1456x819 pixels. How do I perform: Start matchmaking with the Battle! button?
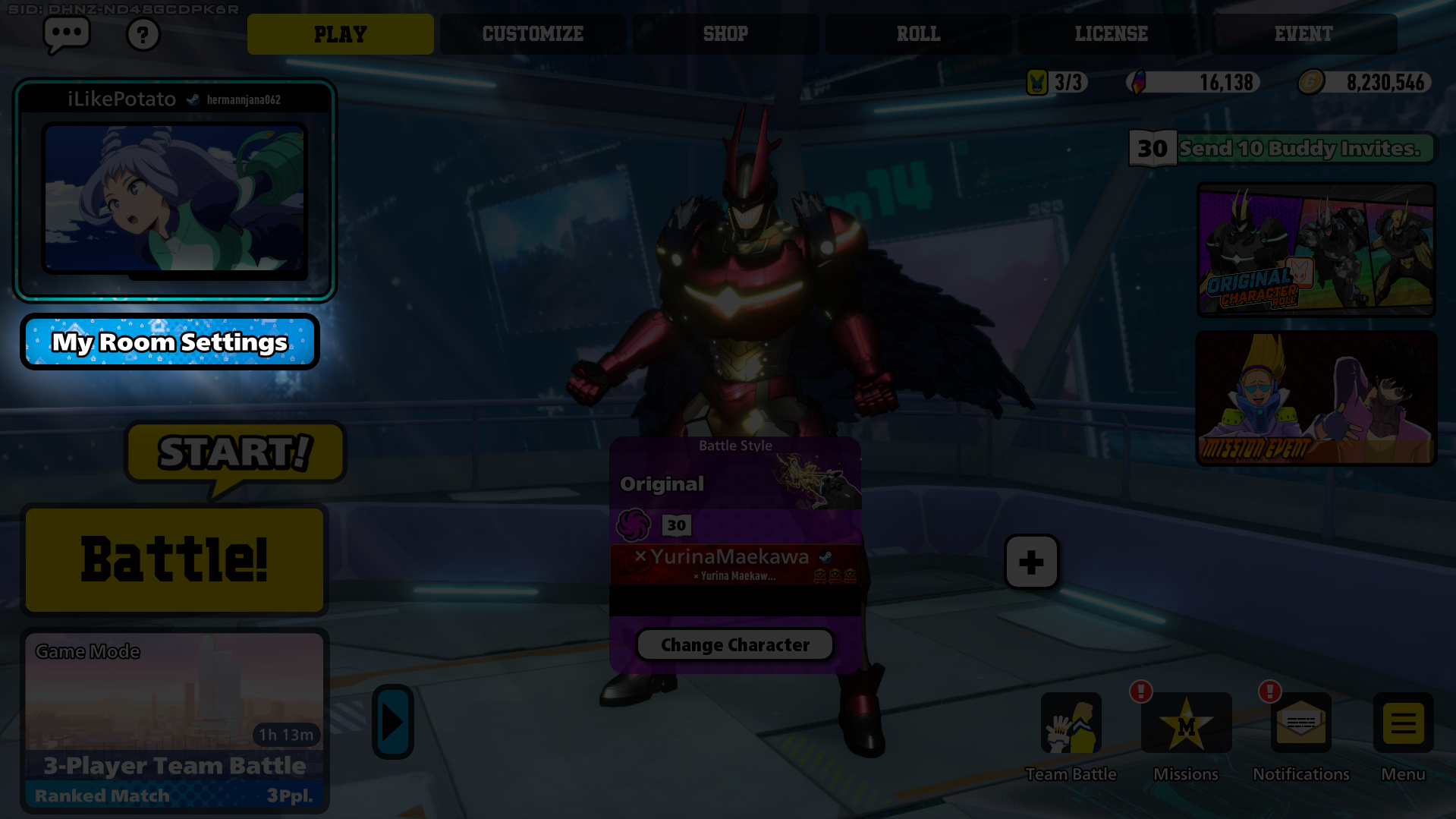pos(175,560)
